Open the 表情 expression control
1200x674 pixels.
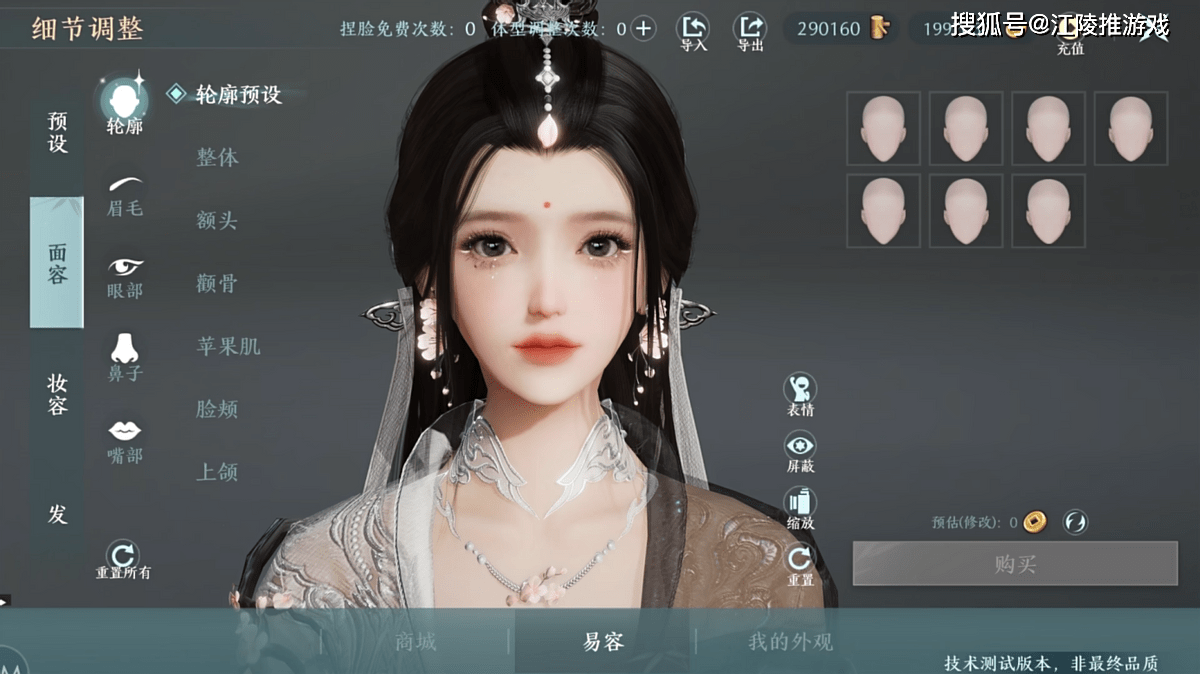click(x=800, y=394)
